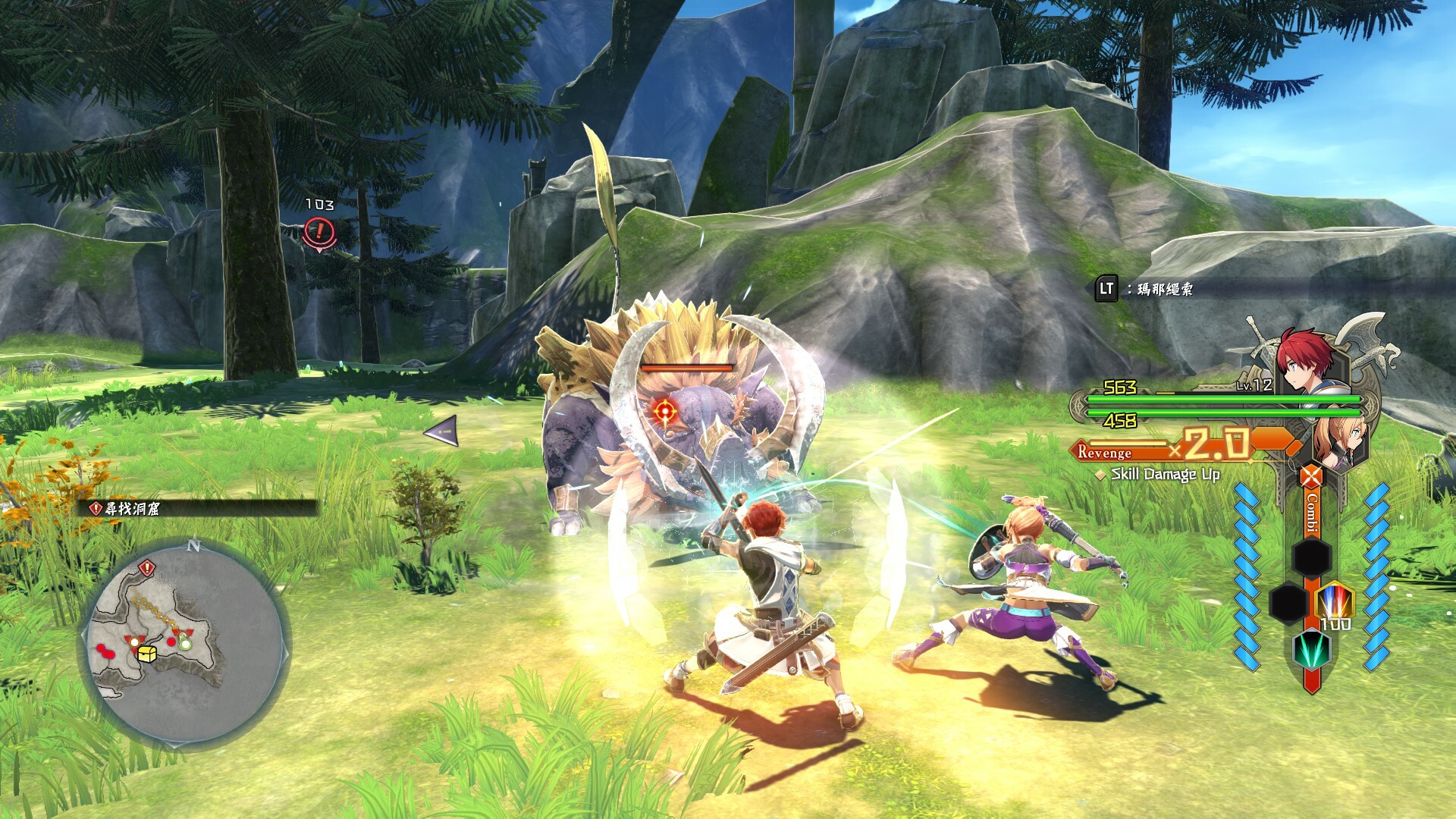Open the circular minimap
The height and width of the screenshot is (819, 1456).
tap(184, 645)
